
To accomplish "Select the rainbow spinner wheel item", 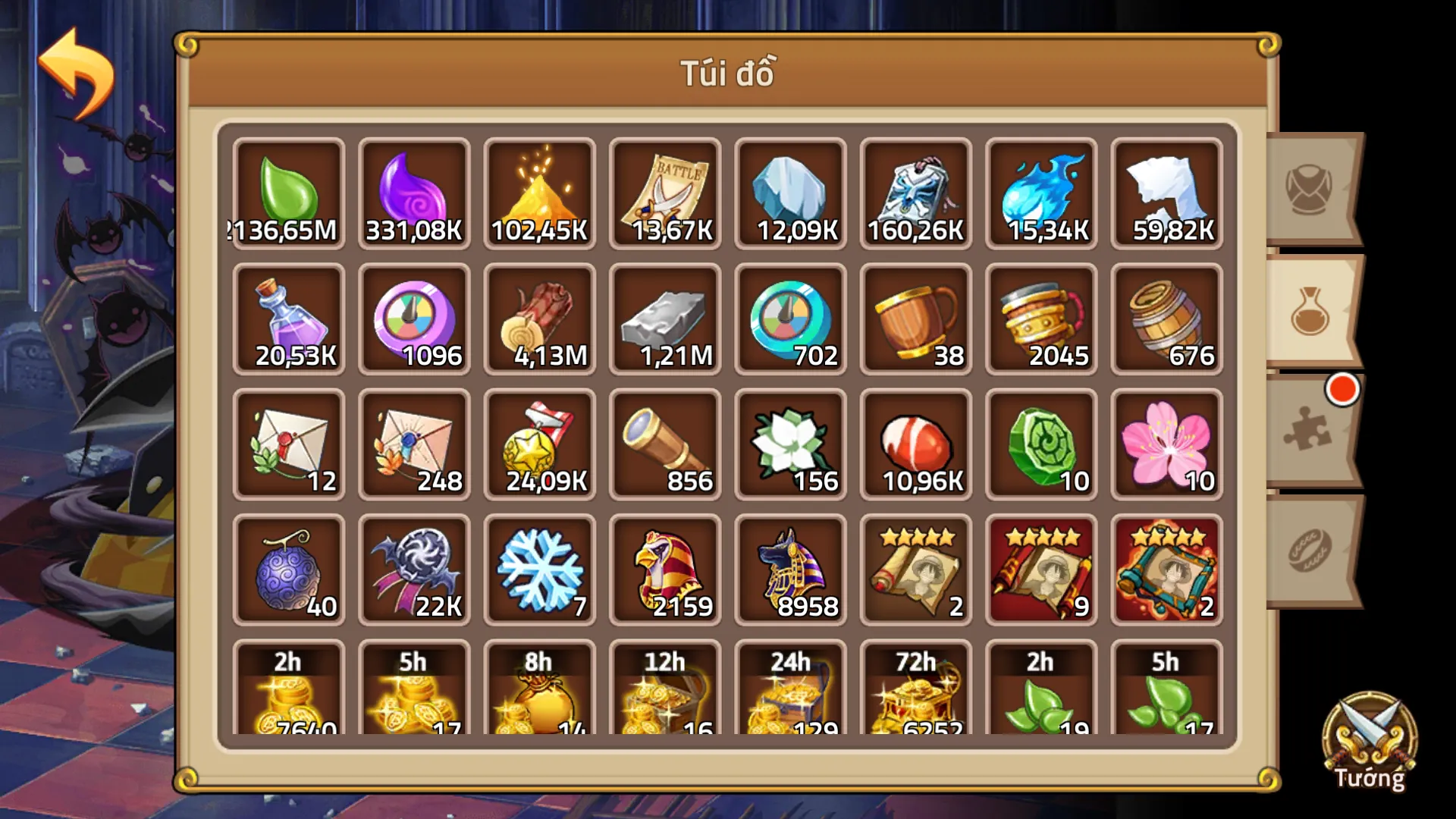I will point(414,318).
